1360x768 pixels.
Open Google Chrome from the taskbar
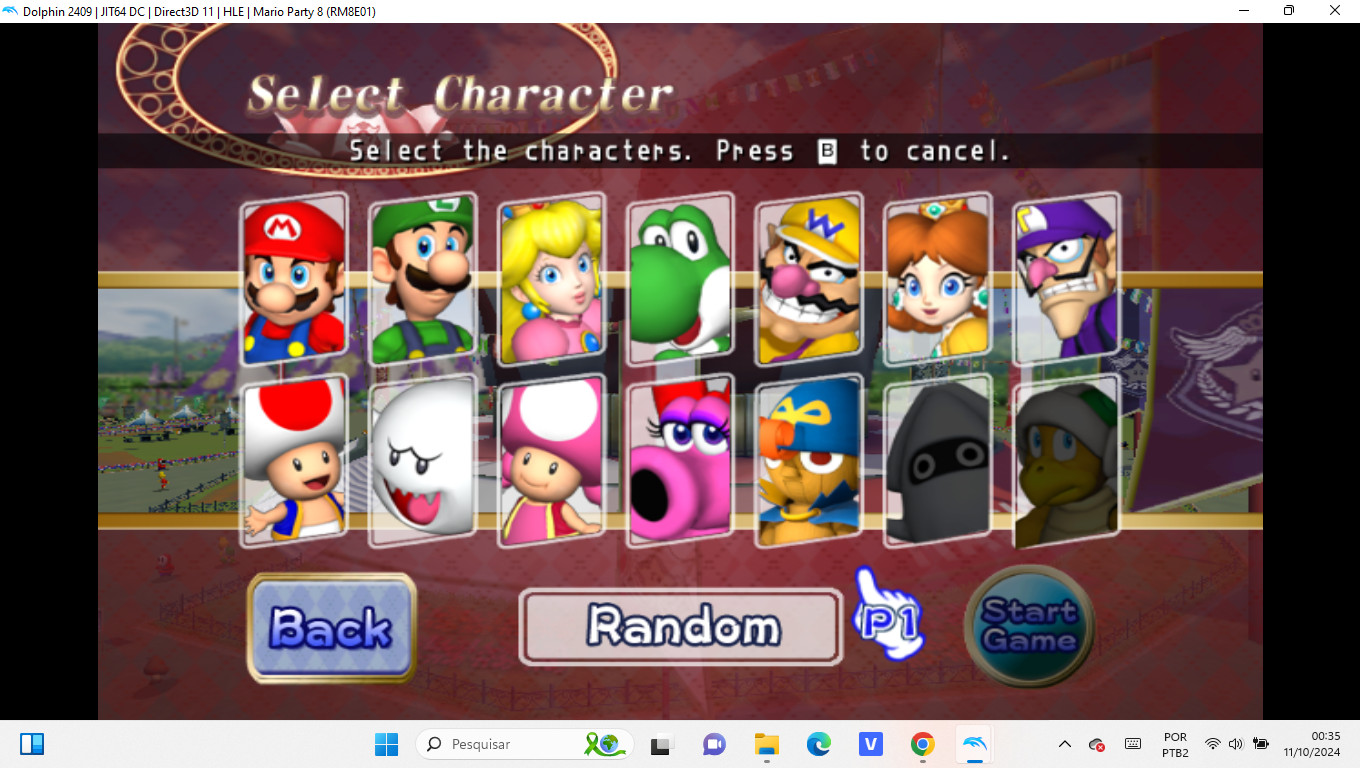click(x=921, y=744)
